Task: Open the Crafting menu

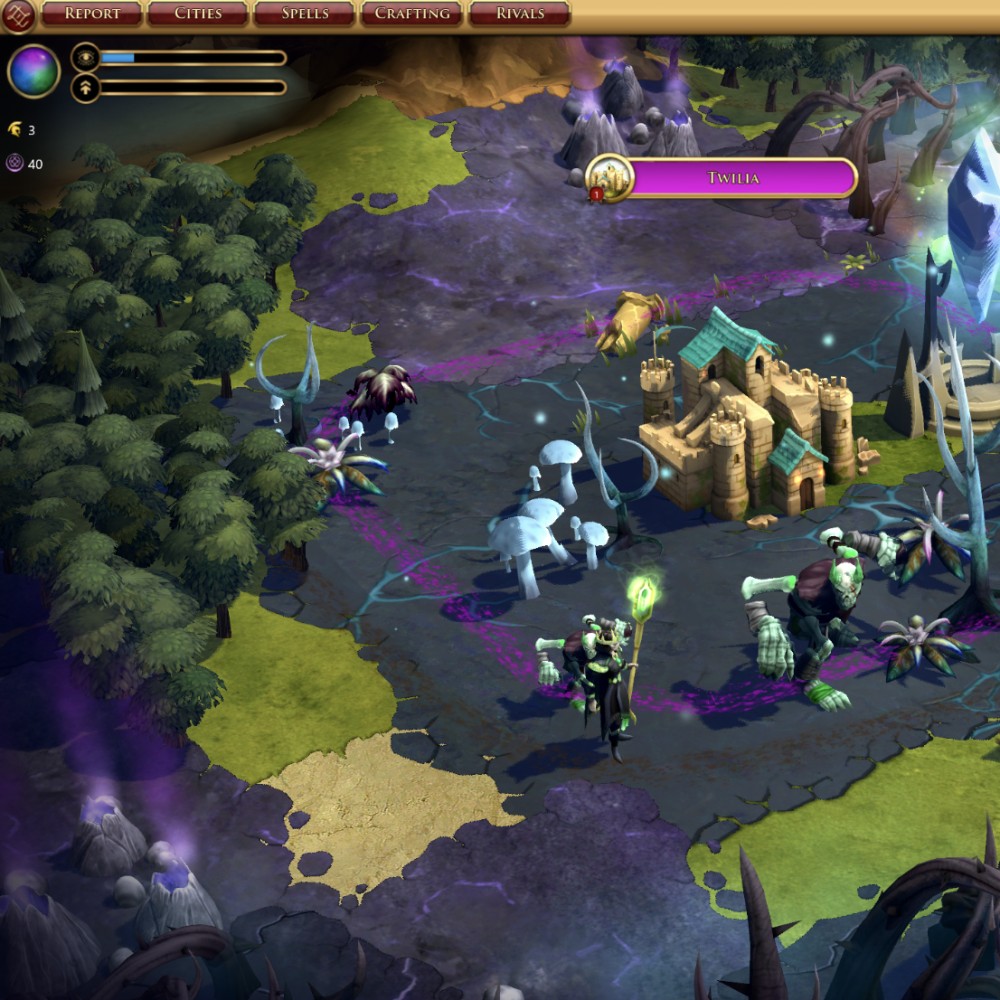Action: tap(411, 14)
